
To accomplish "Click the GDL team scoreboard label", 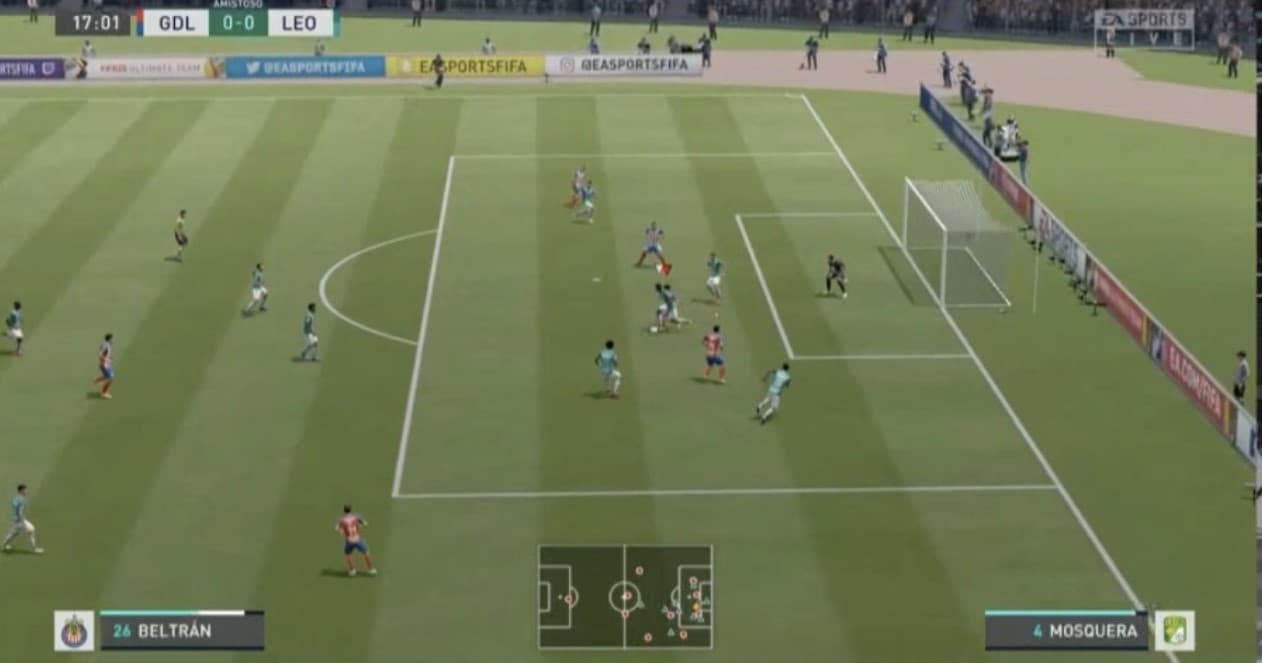I will coord(175,23).
